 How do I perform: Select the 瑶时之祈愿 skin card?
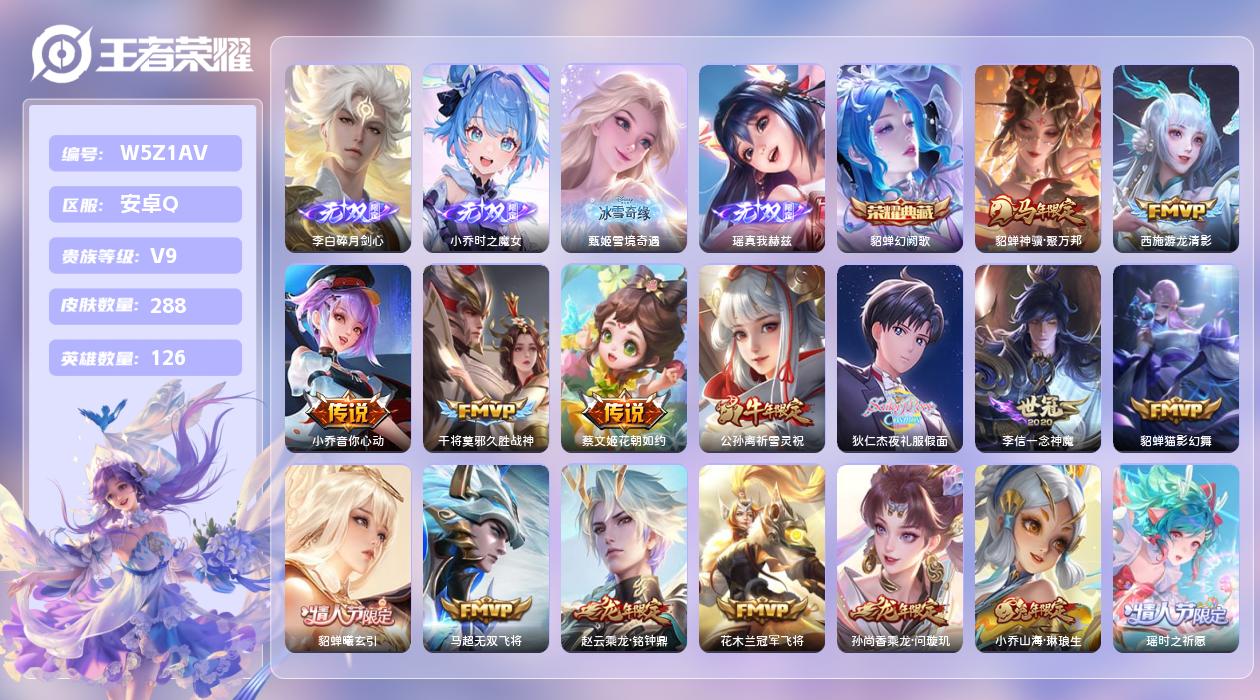coord(1176,558)
